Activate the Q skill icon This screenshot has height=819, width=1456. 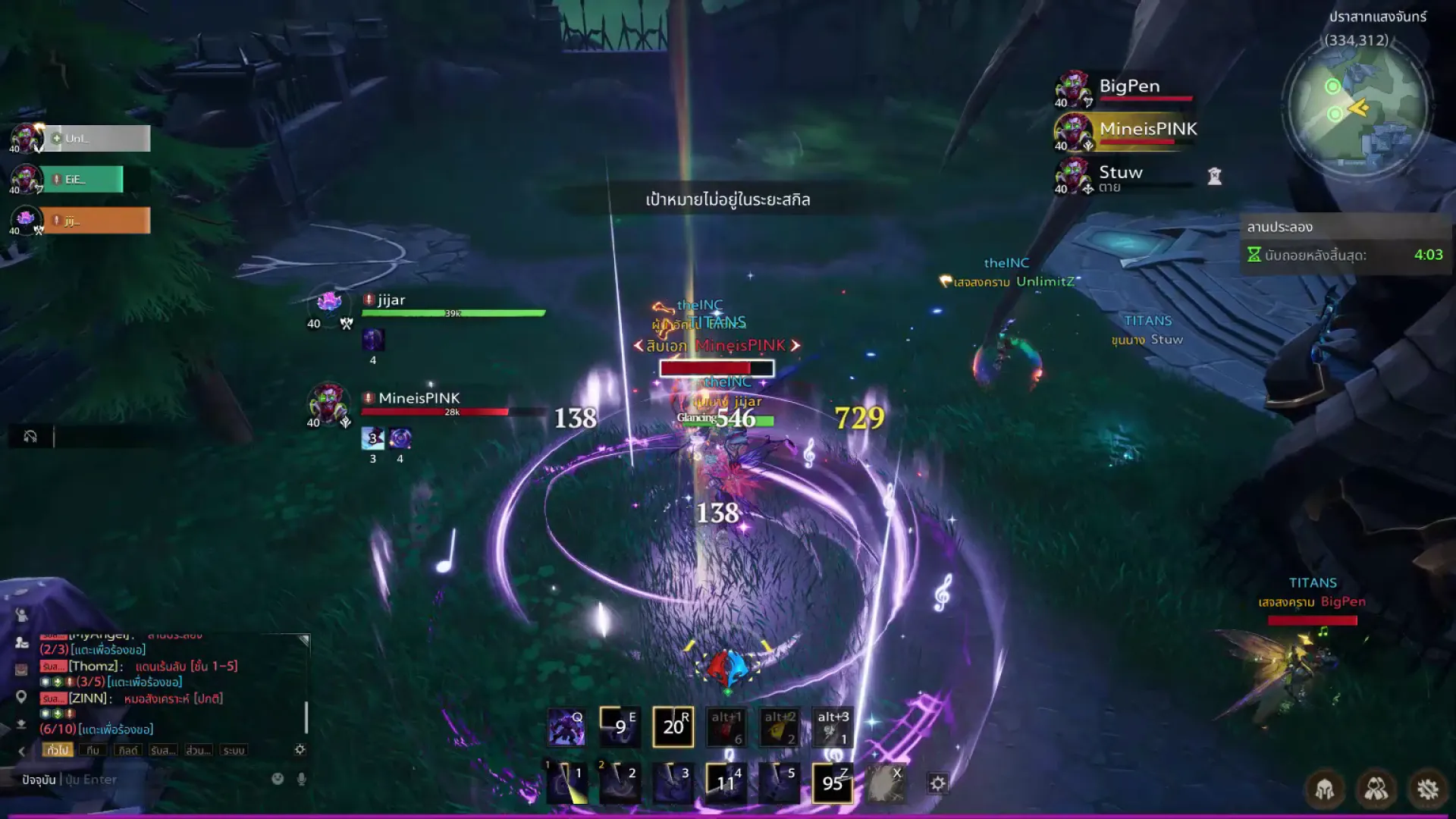[566, 727]
